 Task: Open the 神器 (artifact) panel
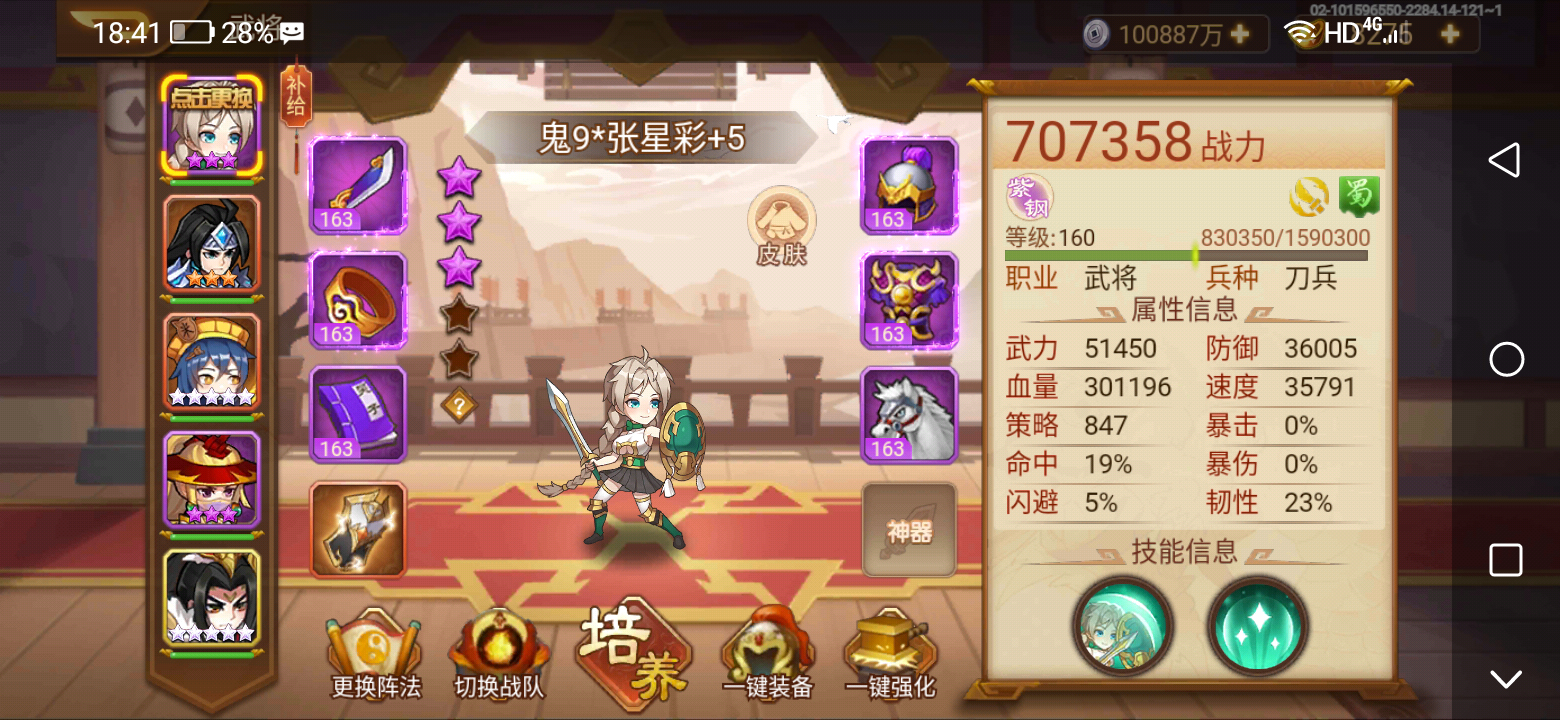tap(908, 530)
